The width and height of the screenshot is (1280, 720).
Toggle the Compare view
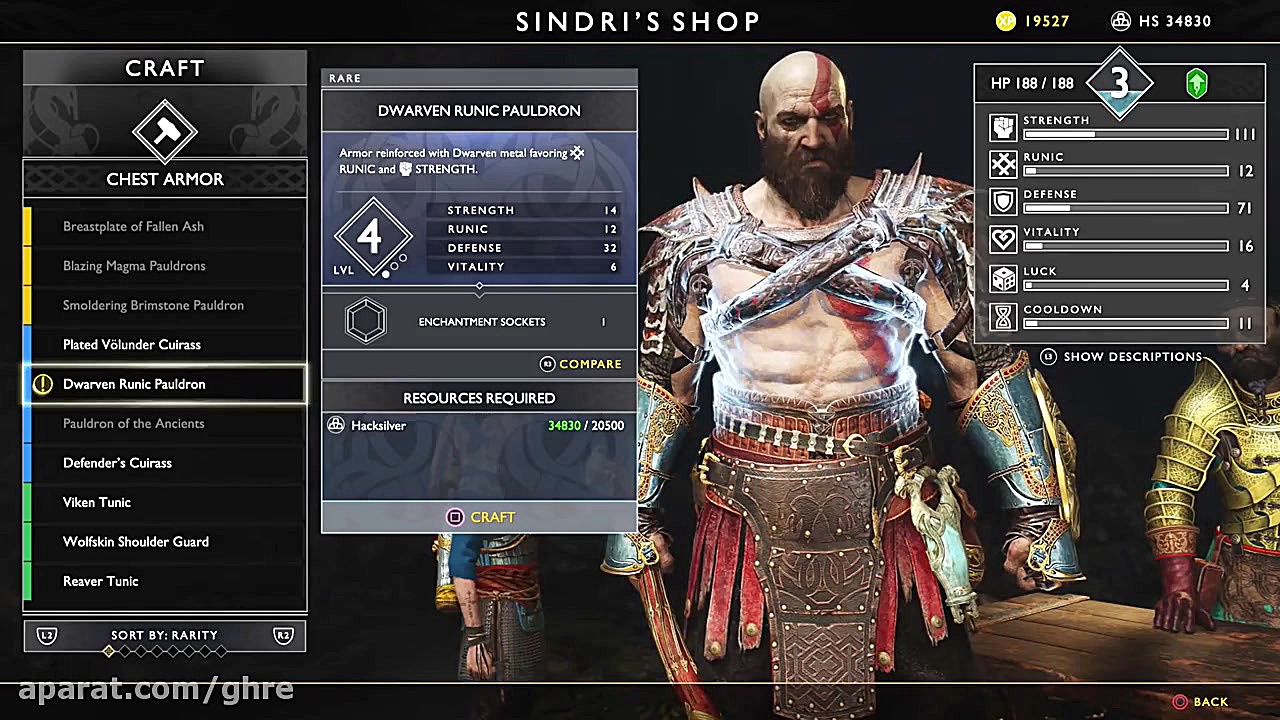click(580, 364)
